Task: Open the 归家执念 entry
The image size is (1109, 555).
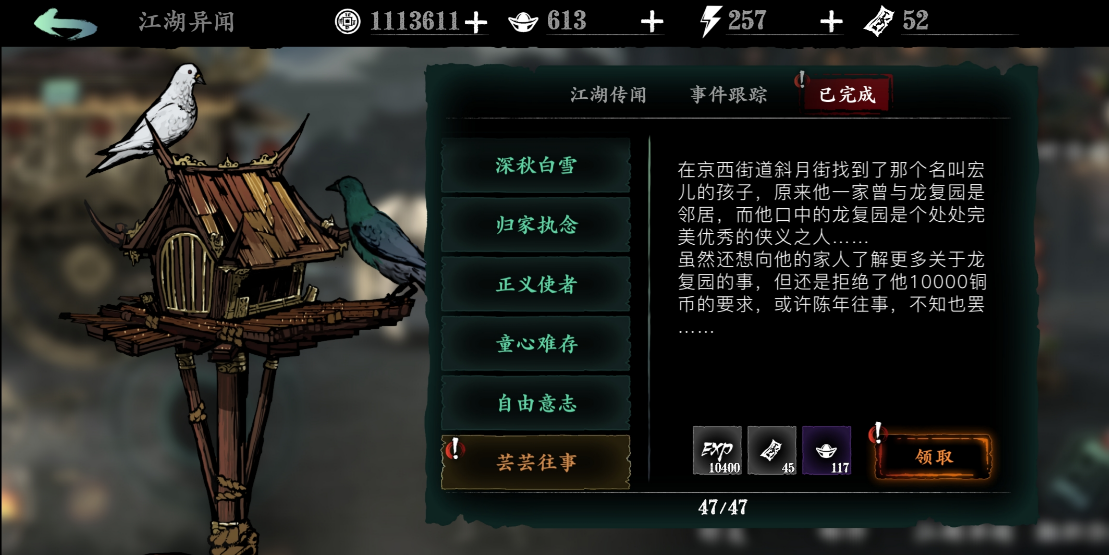Action: [x=536, y=225]
